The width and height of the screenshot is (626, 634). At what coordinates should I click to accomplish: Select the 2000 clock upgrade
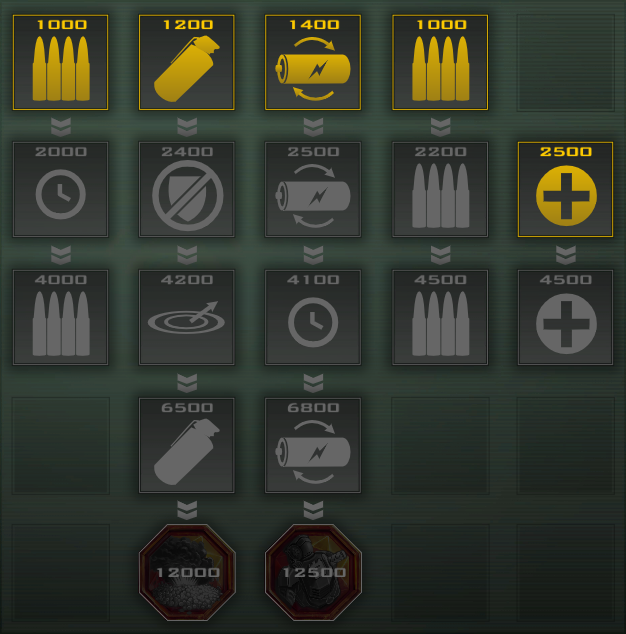(61, 190)
